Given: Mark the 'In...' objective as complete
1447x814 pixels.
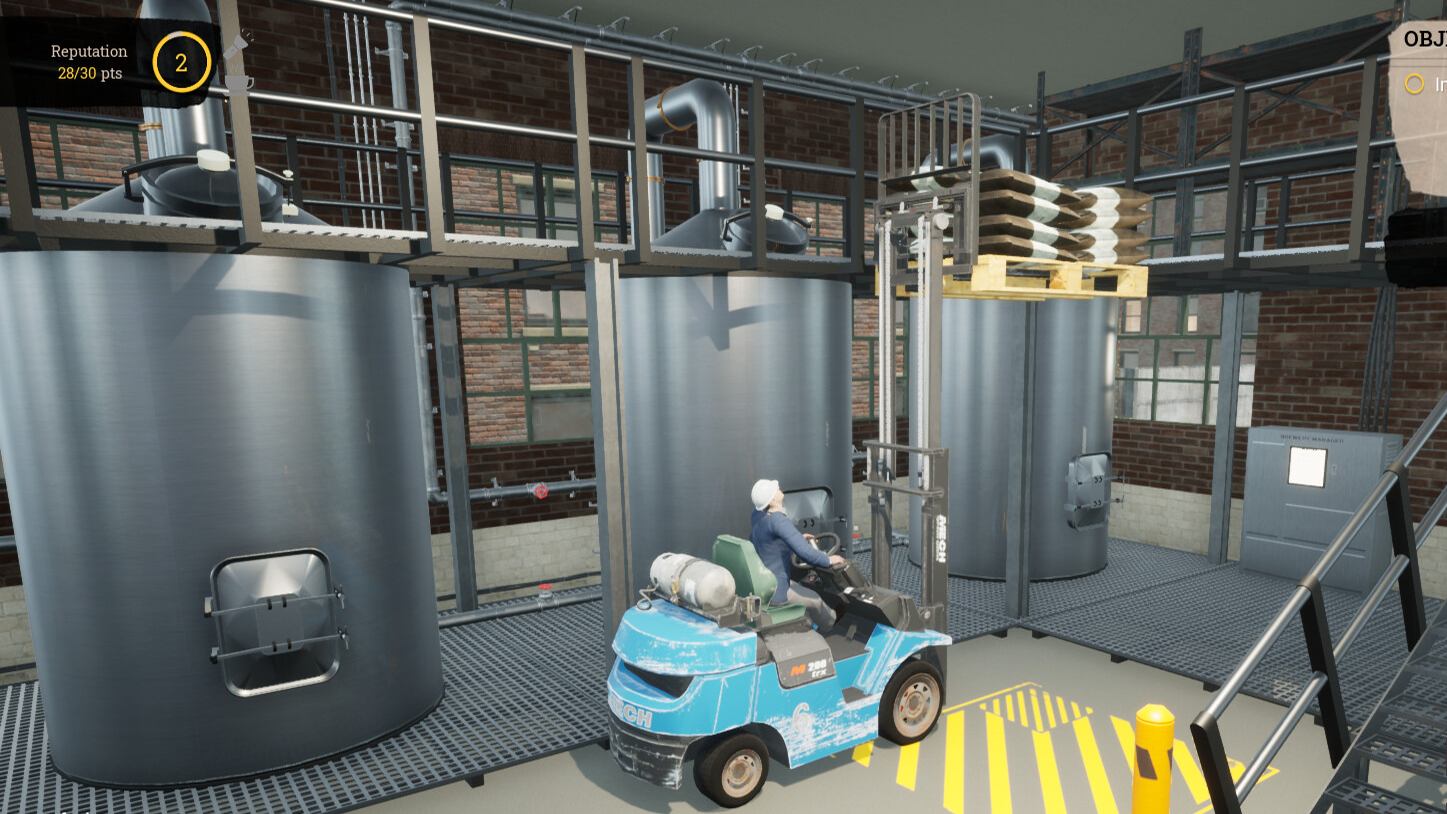Looking at the screenshot, I should tap(1414, 84).
